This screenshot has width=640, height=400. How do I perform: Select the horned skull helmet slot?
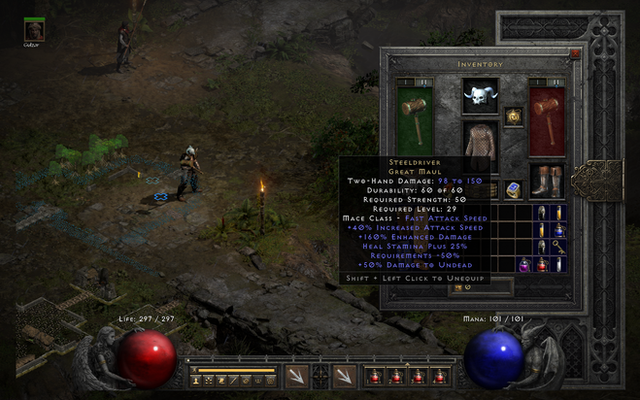(481, 99)
